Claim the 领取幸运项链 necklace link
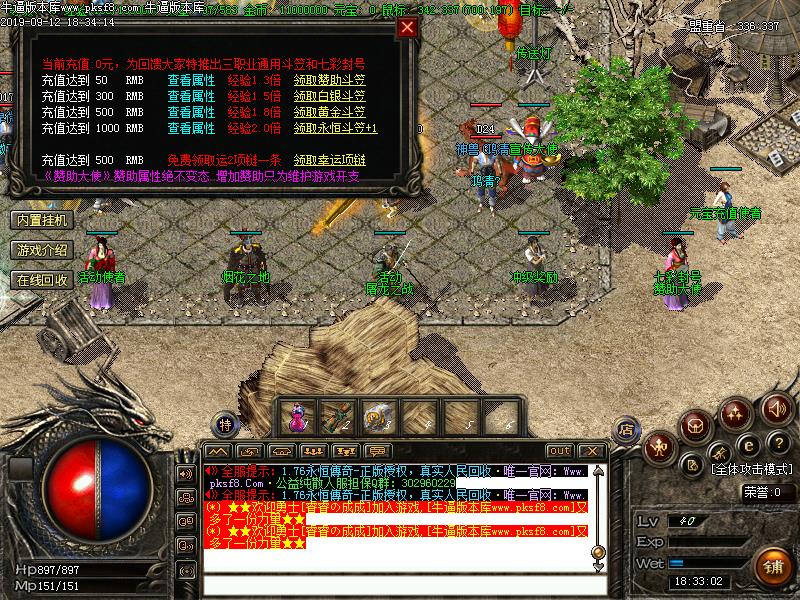 pyautogui.click(x=330, y=160)
